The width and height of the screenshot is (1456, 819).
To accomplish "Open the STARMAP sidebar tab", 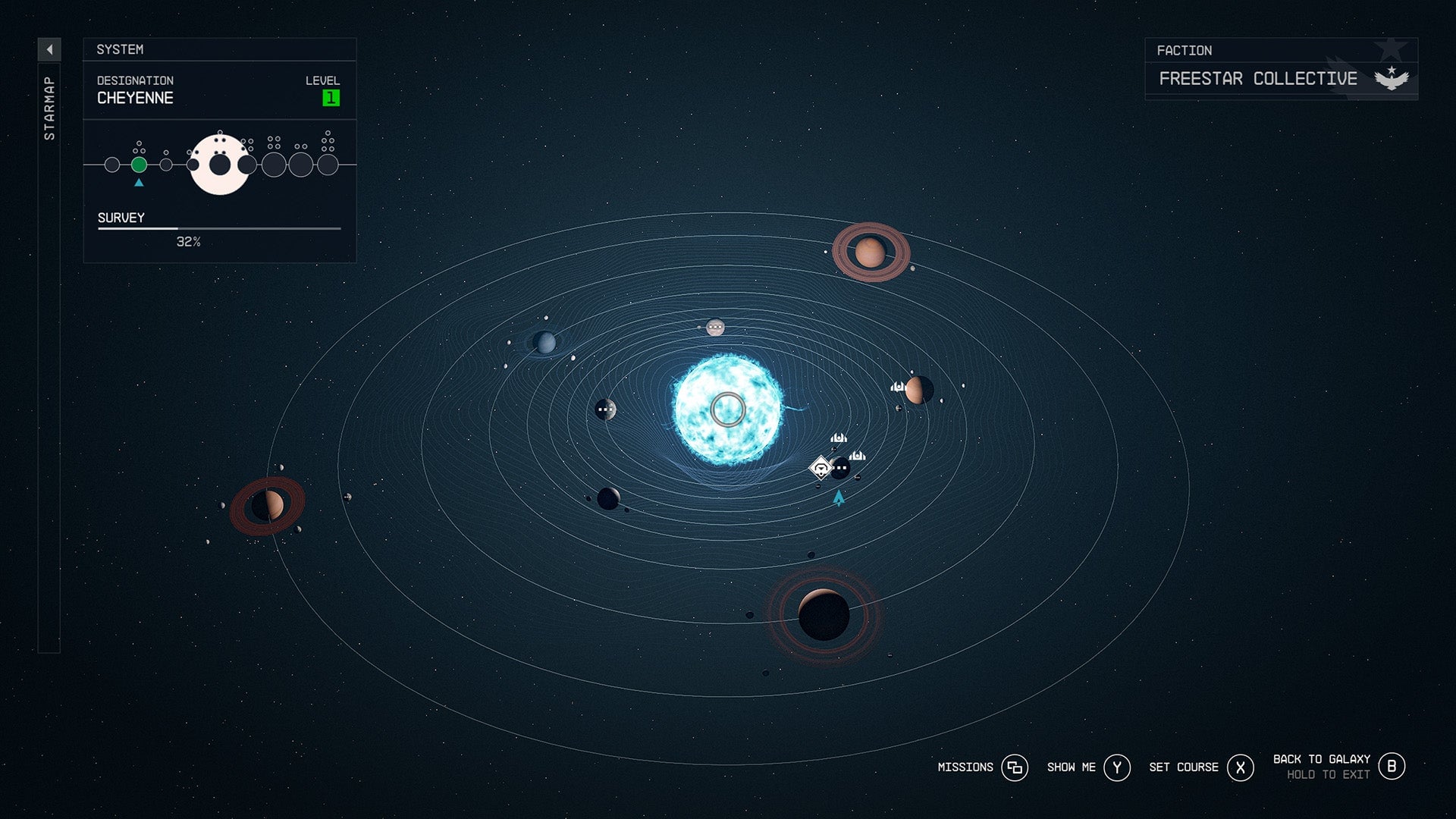I will [x=50, y=106].
